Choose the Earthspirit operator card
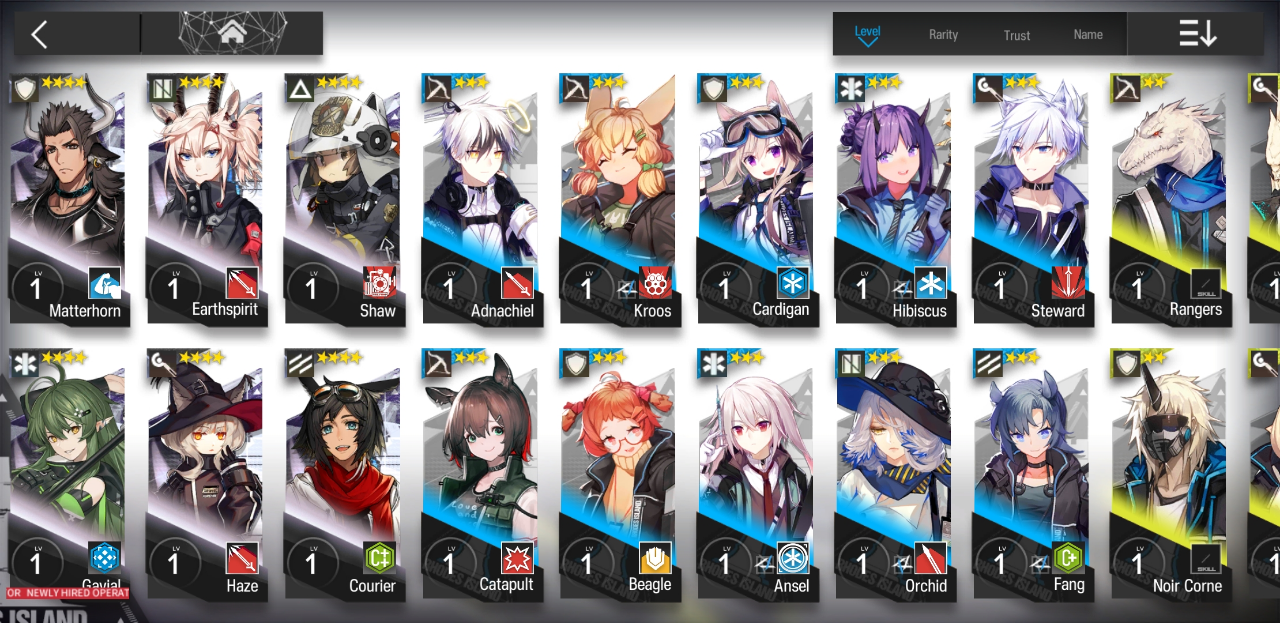The width and height of the screenshot is (1280, 623). (x=205, y=200)
